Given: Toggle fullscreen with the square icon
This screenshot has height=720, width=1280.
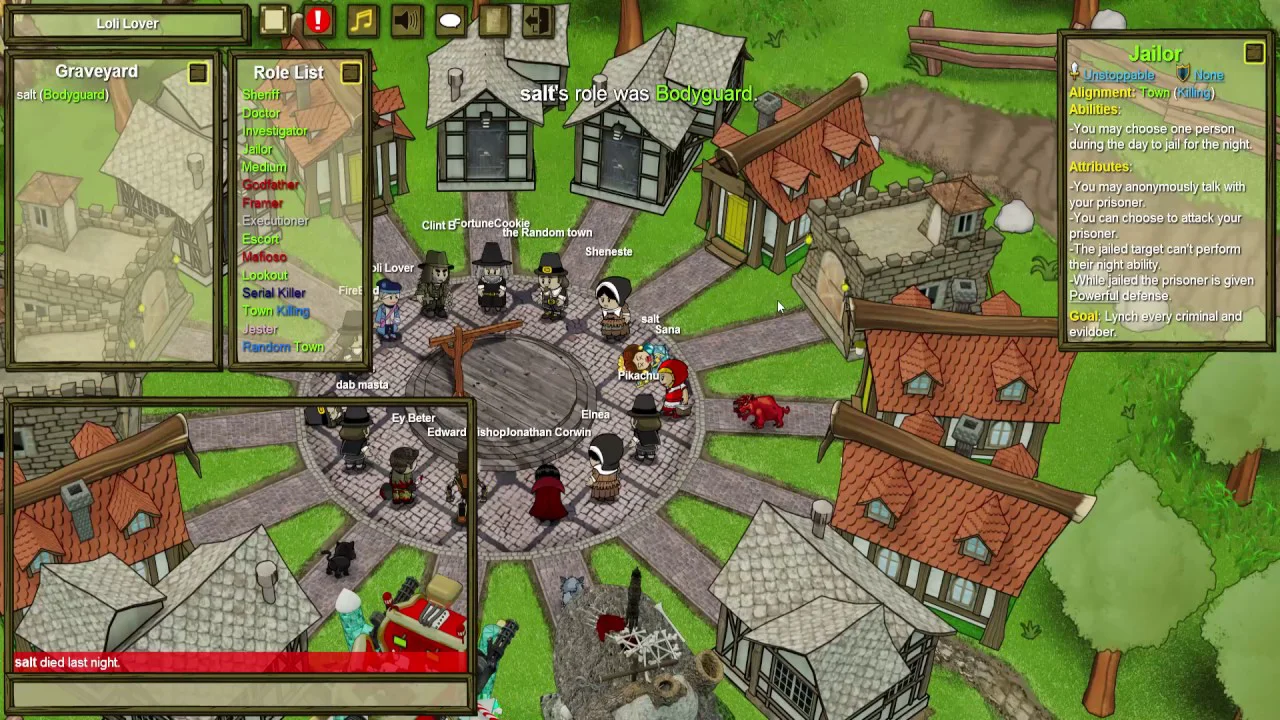Looking at the screenshot, I should (x=274, y=21).
